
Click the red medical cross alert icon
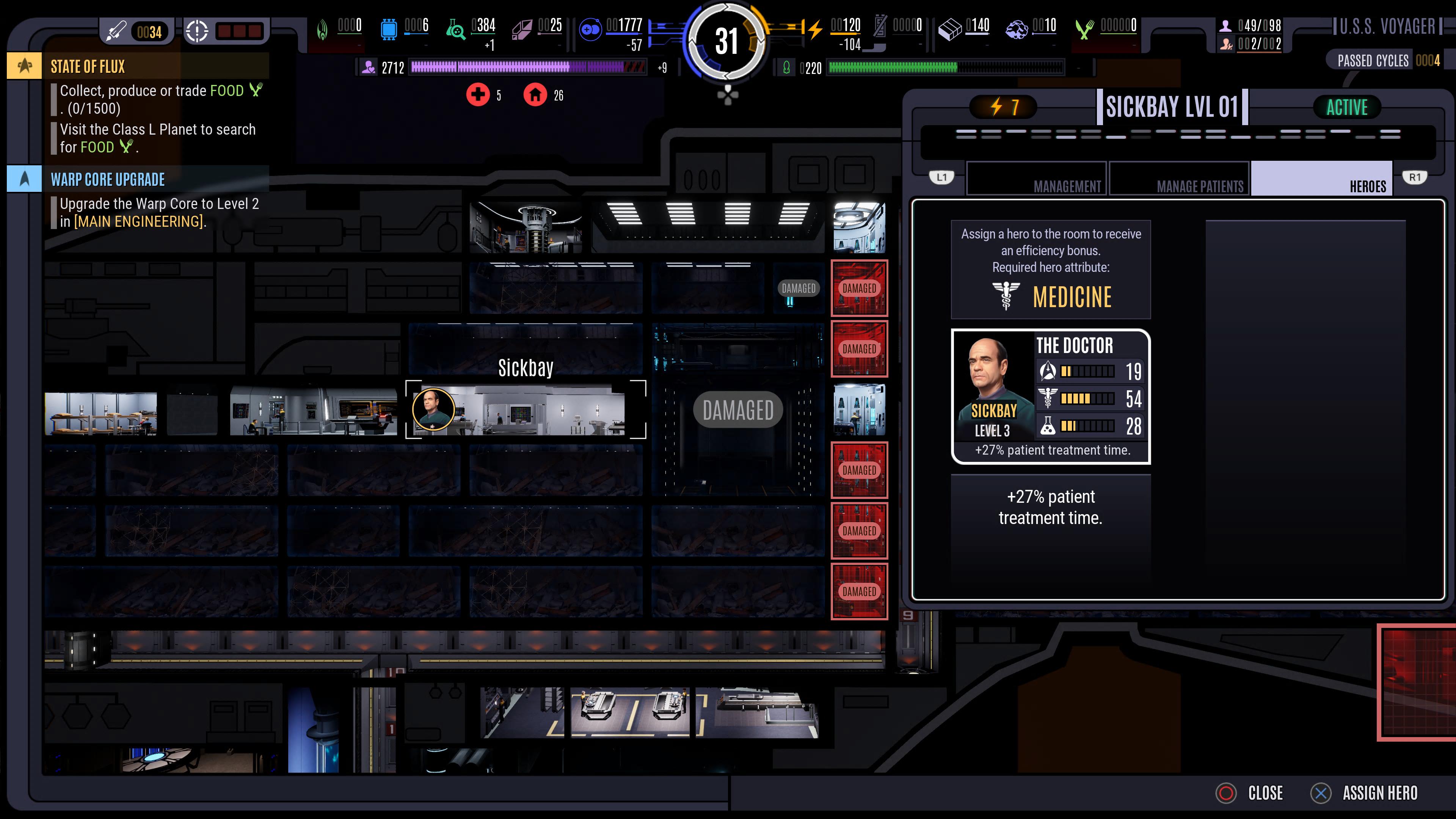coord(478,95)
